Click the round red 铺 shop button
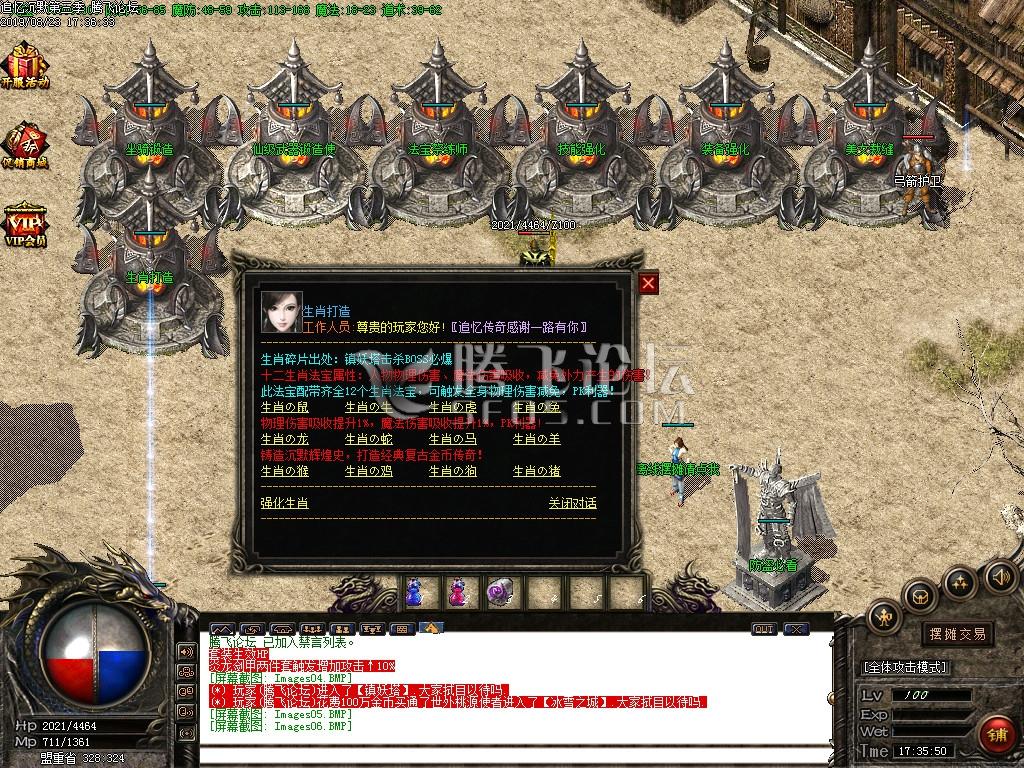 (x=994, y=734)
